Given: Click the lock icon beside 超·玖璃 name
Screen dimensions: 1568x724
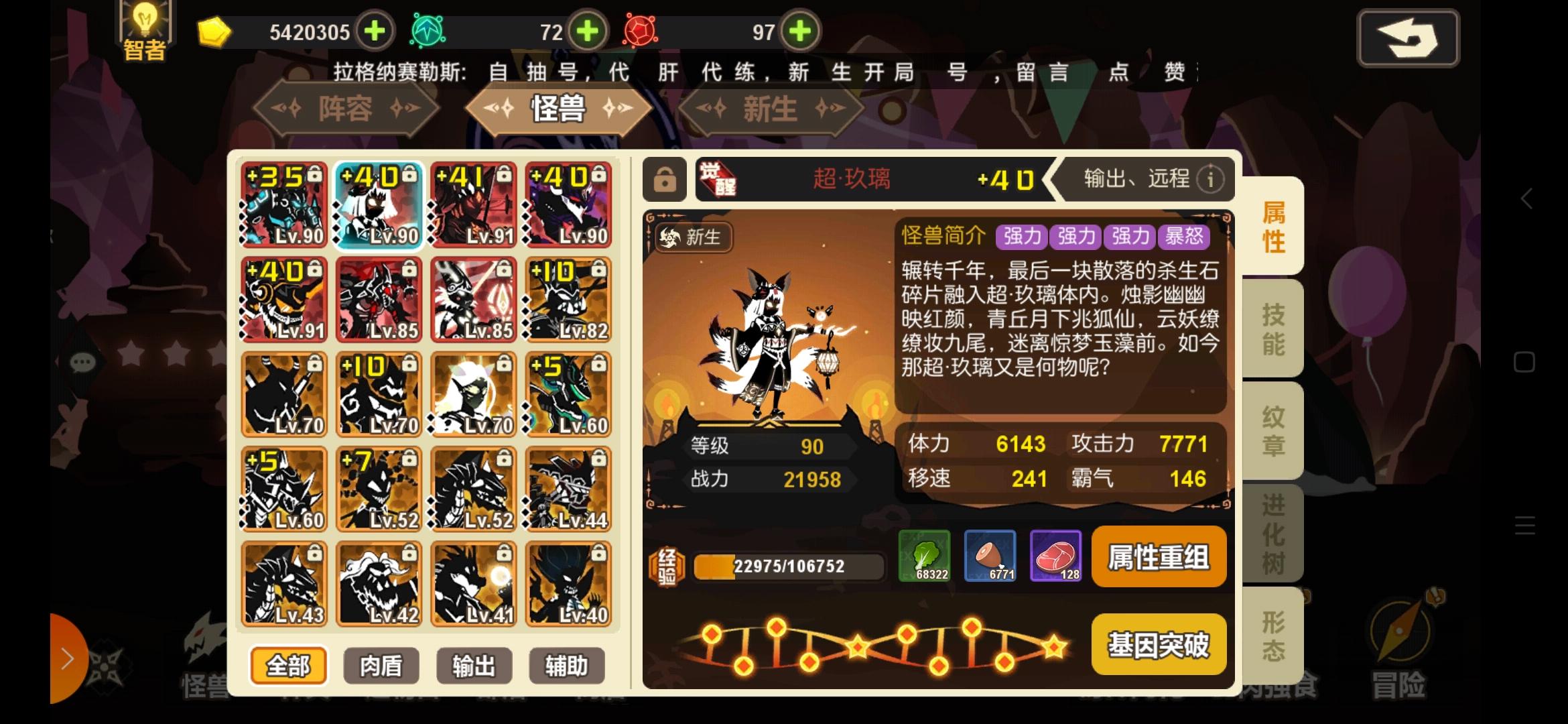Looking at the screenshot, I should [x=665, y=180].
